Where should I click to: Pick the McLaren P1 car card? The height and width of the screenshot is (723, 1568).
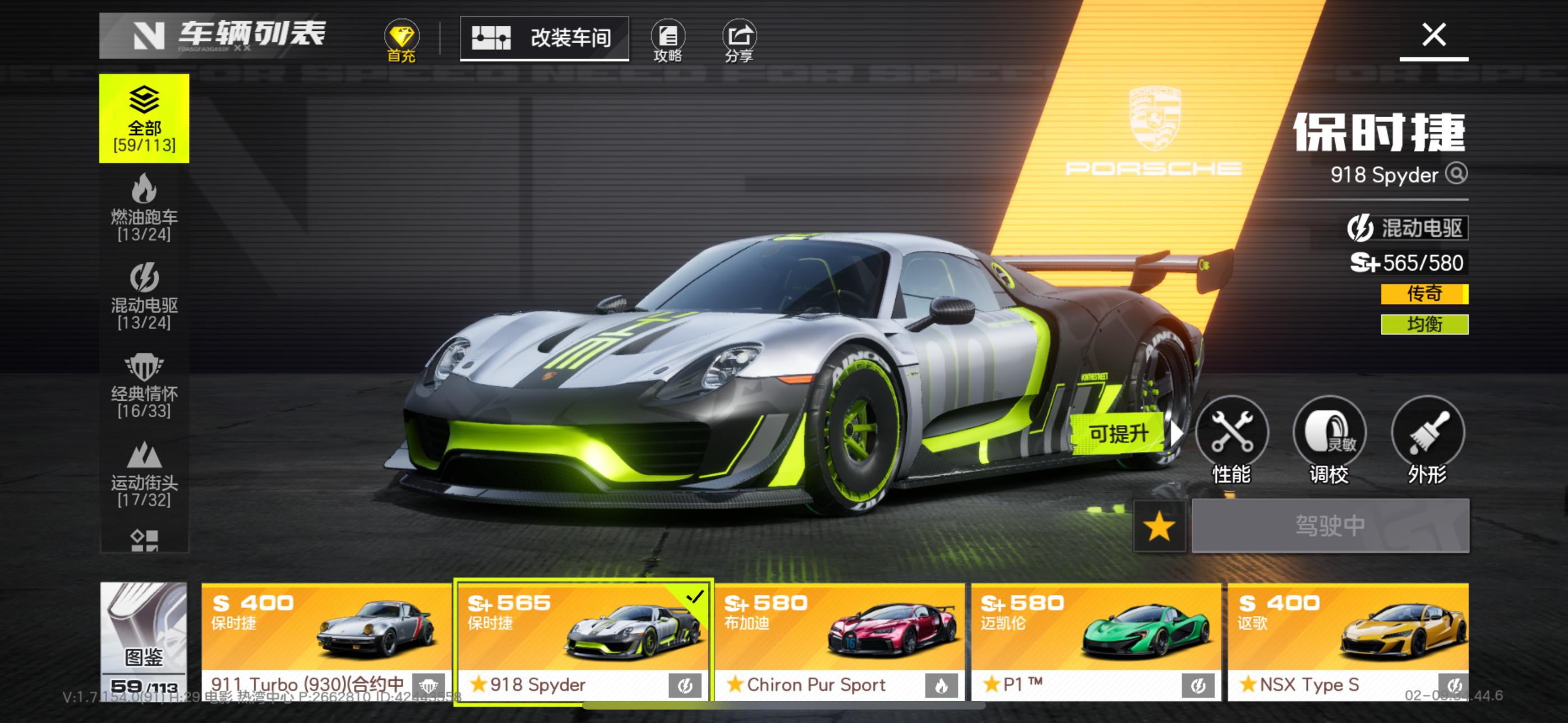tap(1096, 641)
